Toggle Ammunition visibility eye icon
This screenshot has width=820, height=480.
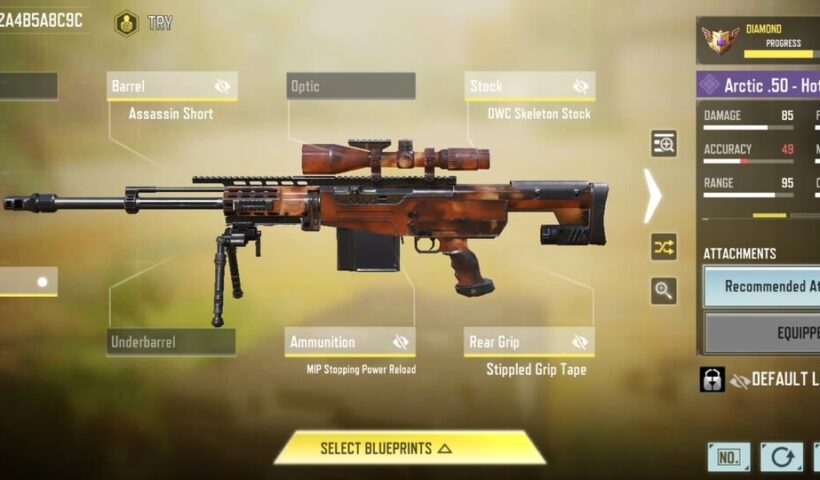(x=401, y=342)
